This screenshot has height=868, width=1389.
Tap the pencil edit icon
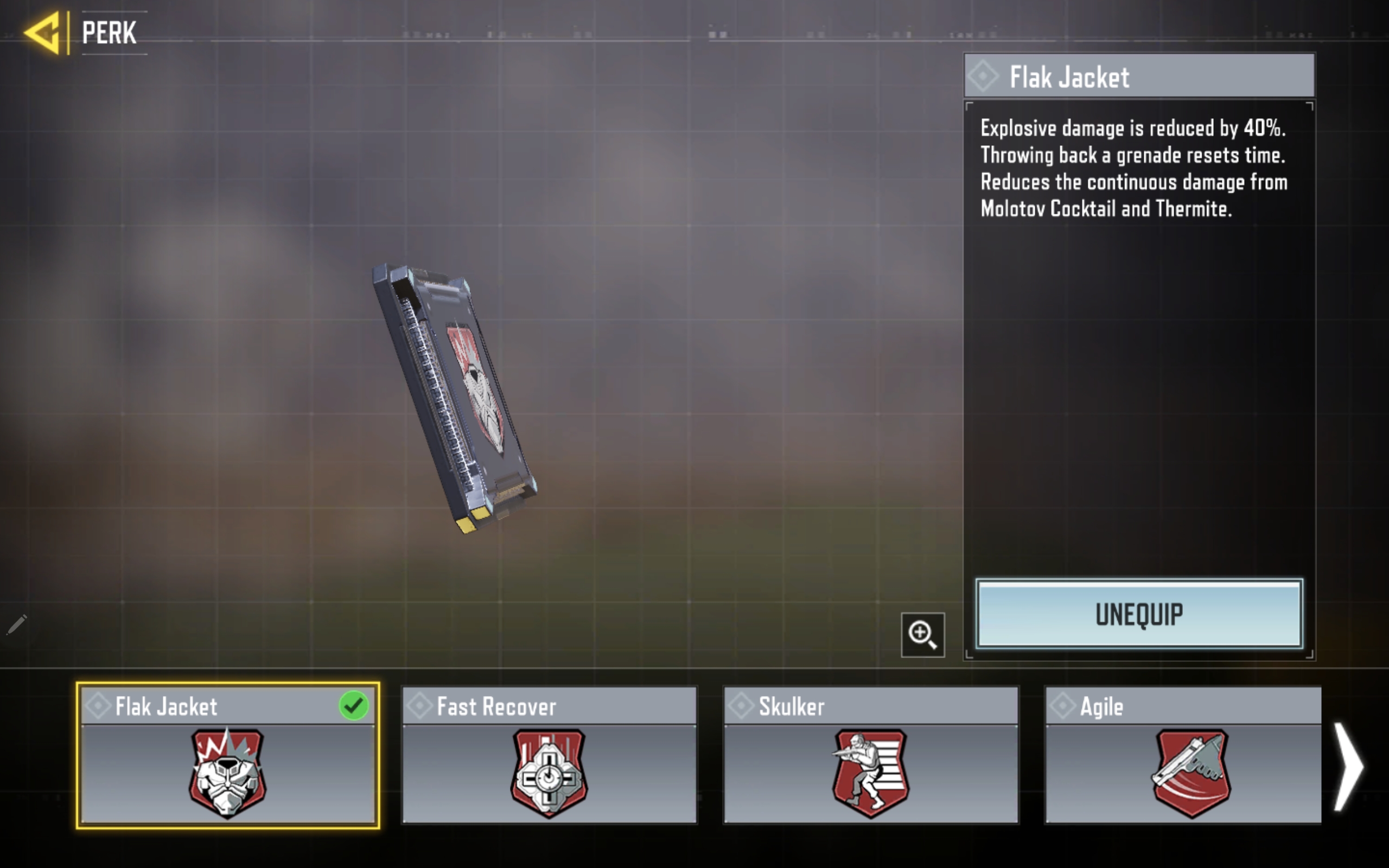[x=17, y=624]
